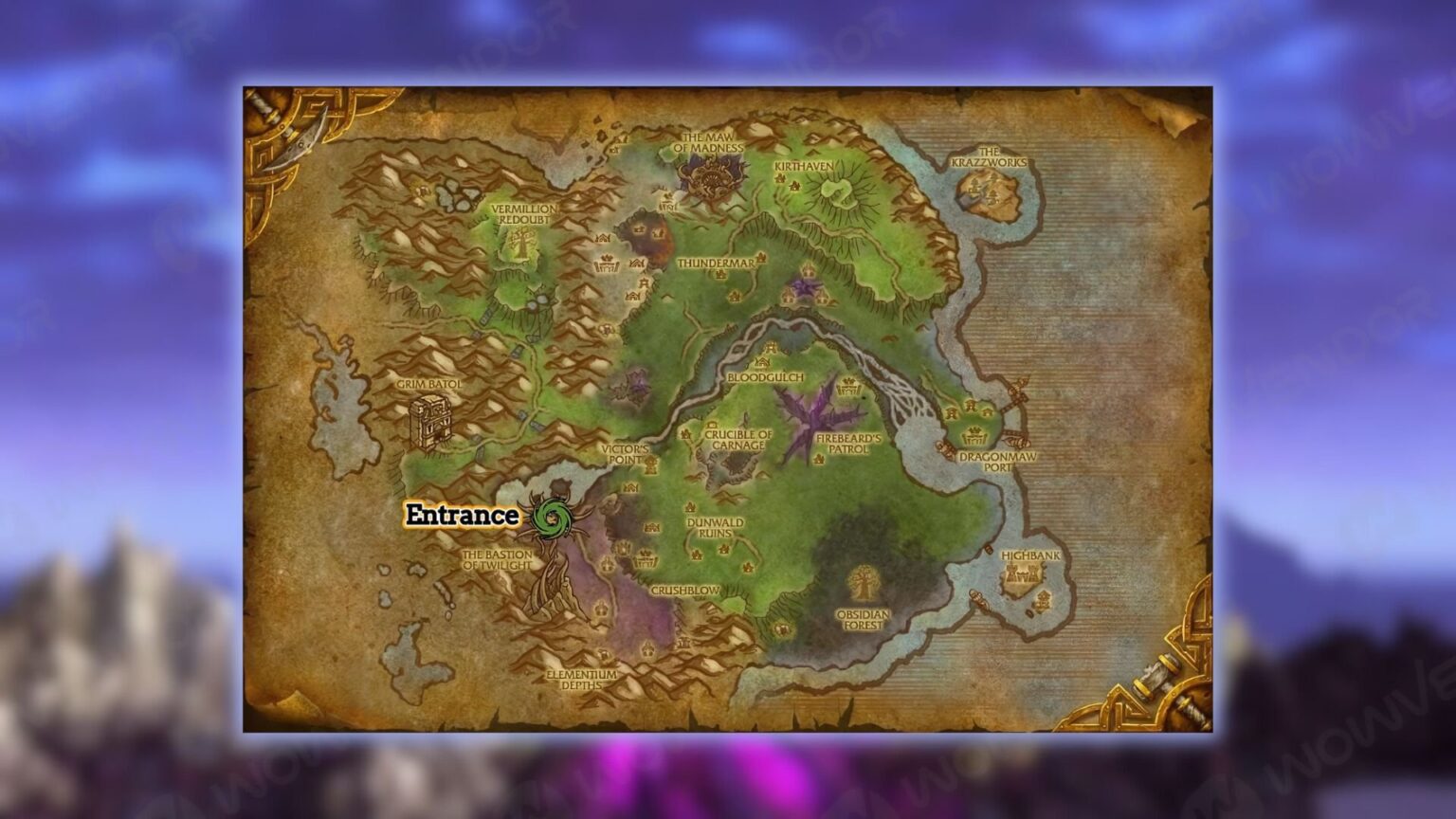This screenshot has width=1456, height=819.
Task: Select the Crucible of Carnage text
Action: pyautogui.click(x=738, y=434)
